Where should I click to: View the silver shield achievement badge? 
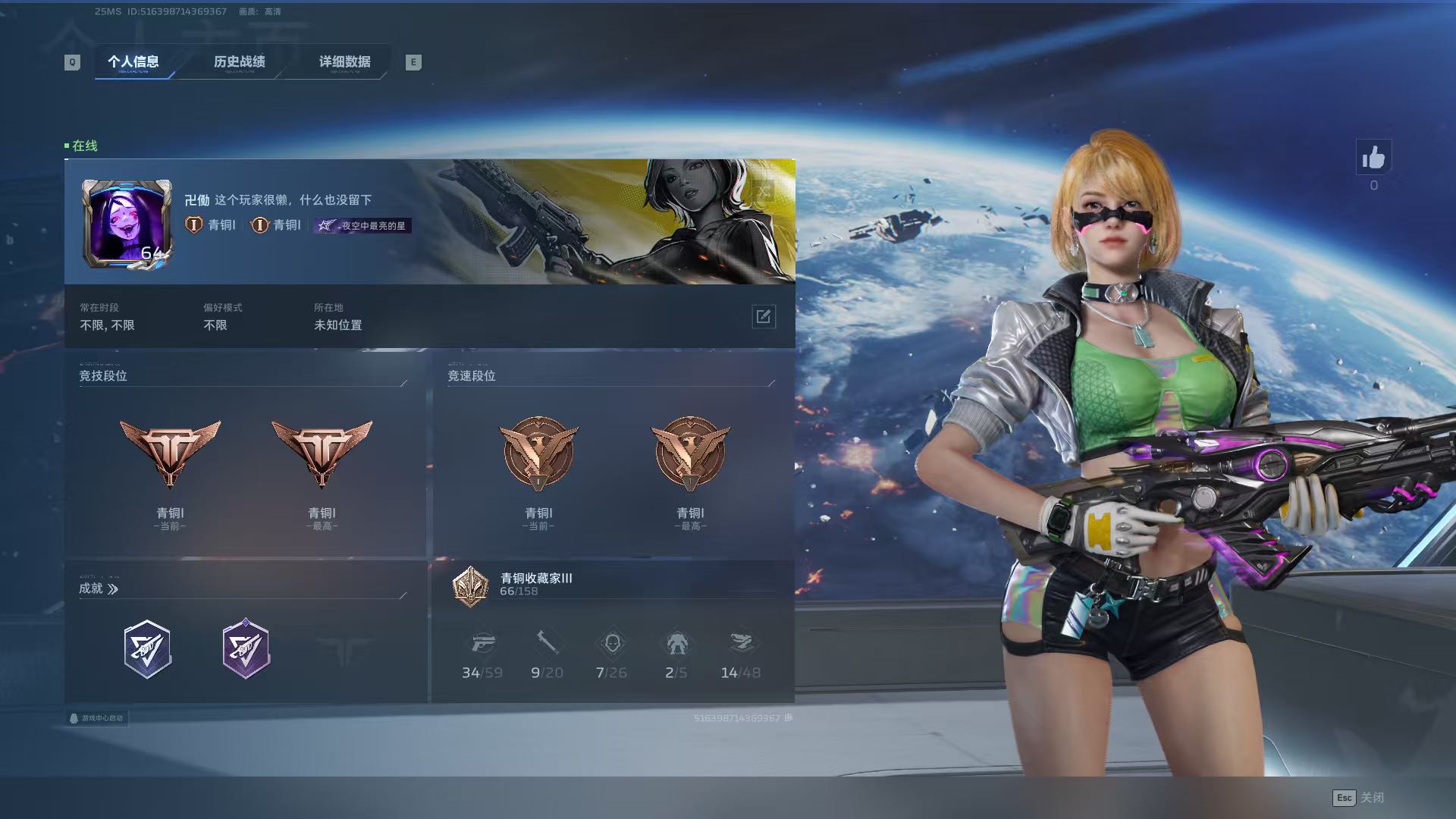(x=147, y=649)
